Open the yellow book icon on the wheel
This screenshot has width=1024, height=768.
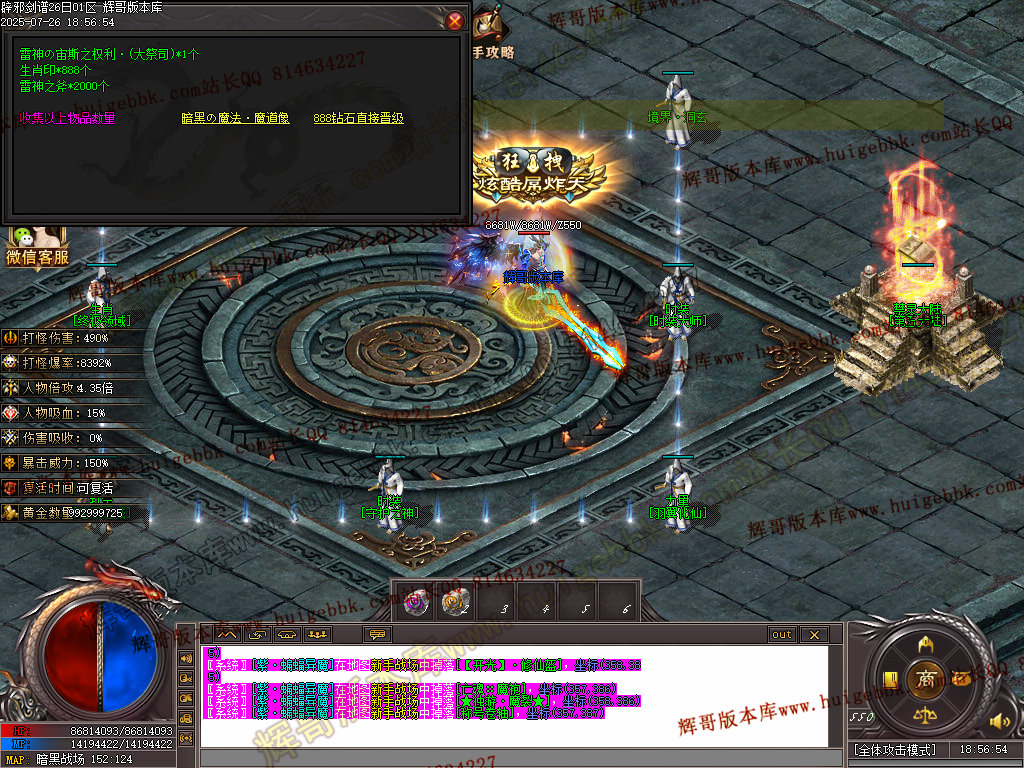coord(889,680)
